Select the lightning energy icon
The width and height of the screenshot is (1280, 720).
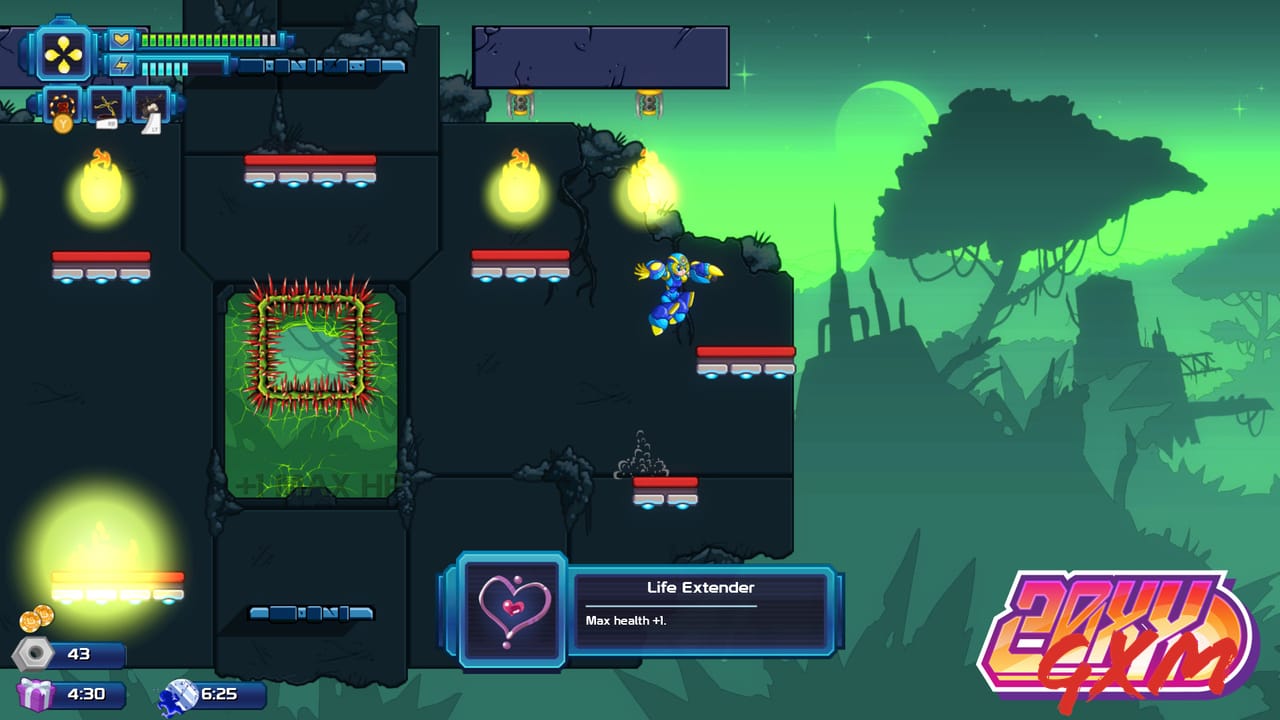click(x=122, y=65)
